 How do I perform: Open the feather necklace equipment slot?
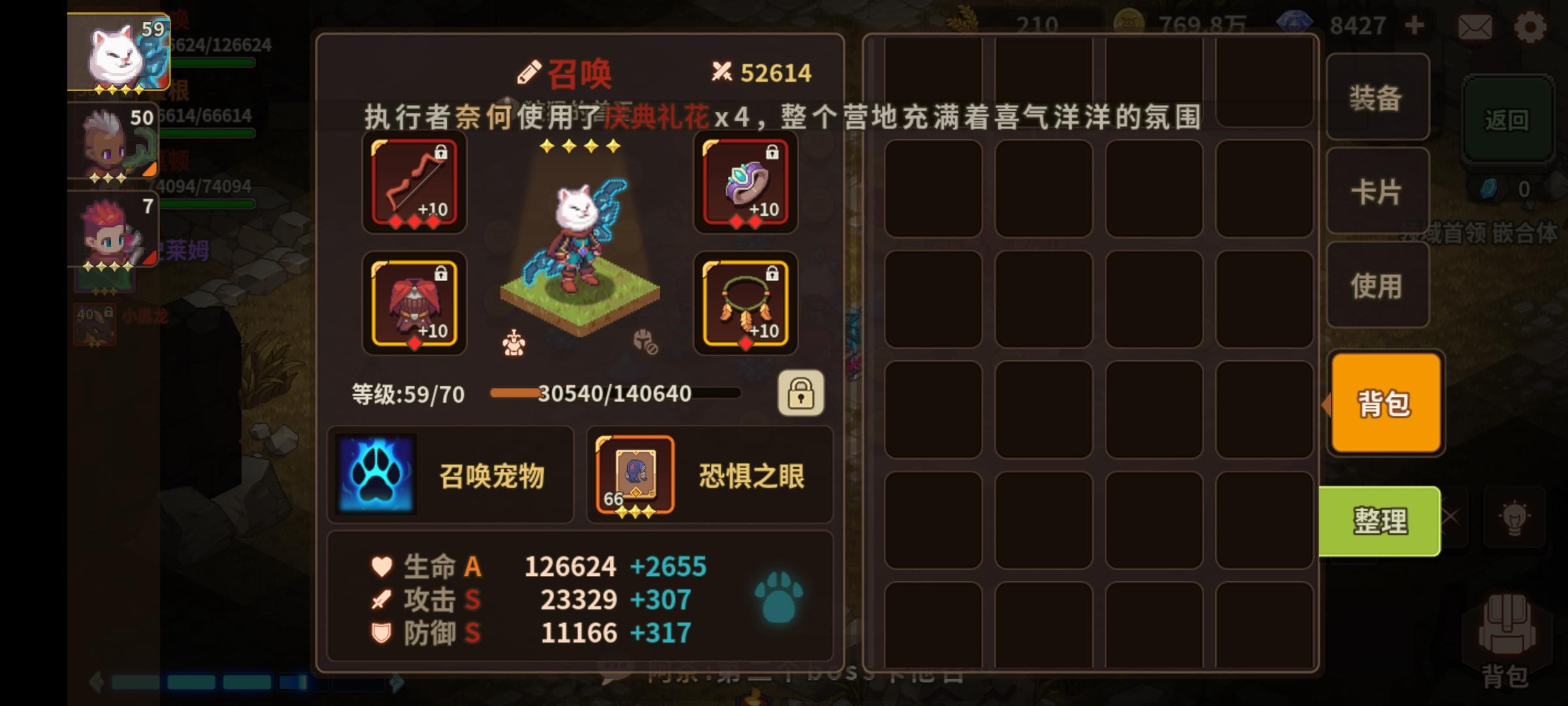point(745,304)
